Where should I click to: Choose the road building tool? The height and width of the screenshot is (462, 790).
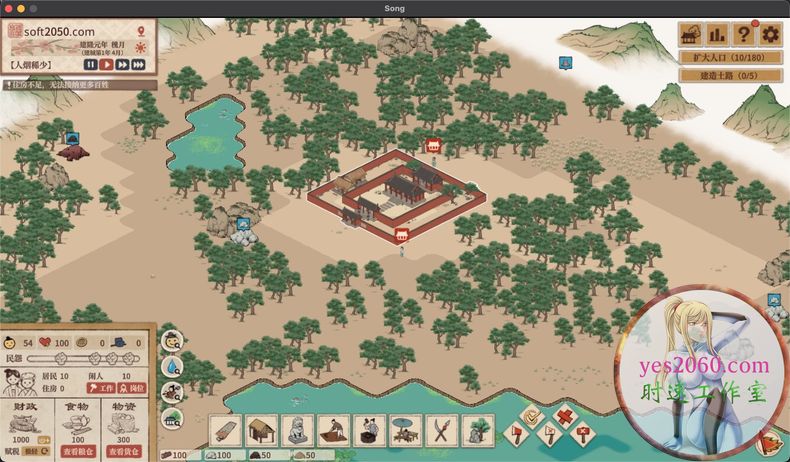(x=227, y=431)
